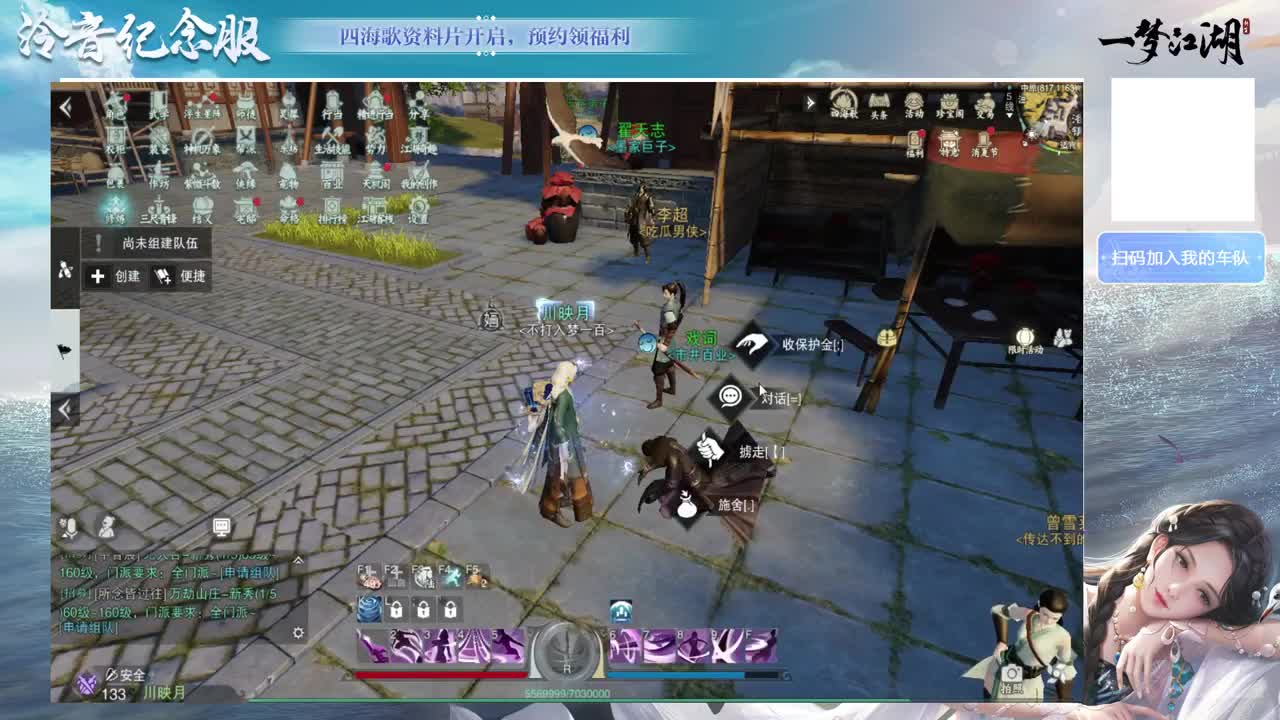Open the 排行榜 rankings icon

(332, 210)
